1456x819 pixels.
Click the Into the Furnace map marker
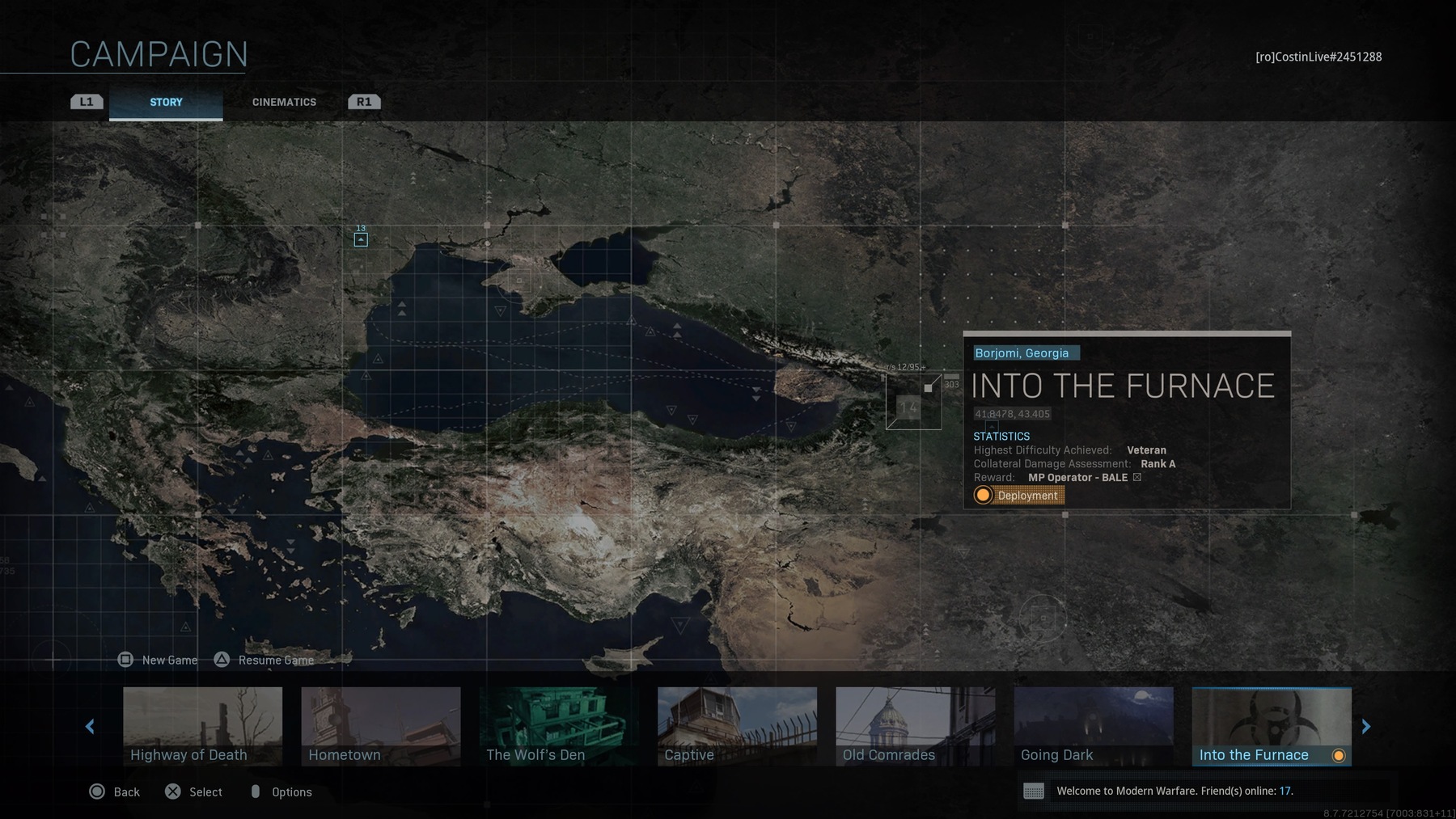tap(913, 402)
